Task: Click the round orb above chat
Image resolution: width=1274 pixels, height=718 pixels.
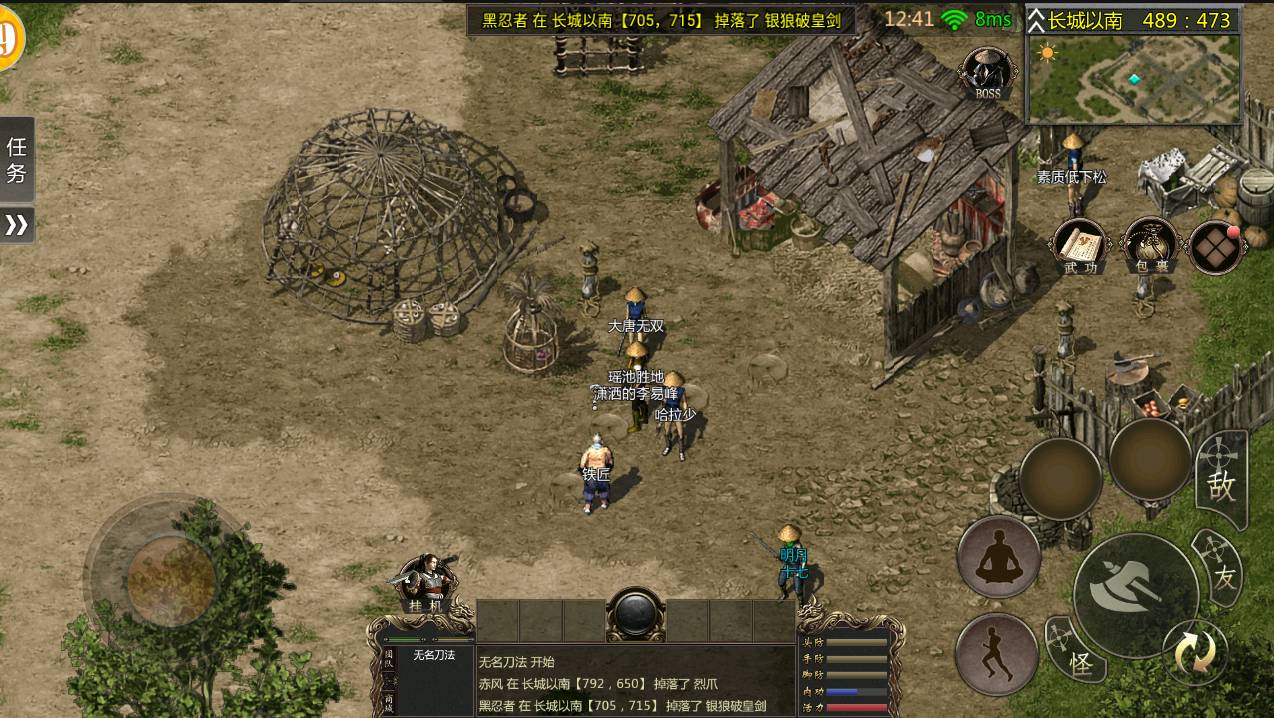Action: (x=636, y=613)
